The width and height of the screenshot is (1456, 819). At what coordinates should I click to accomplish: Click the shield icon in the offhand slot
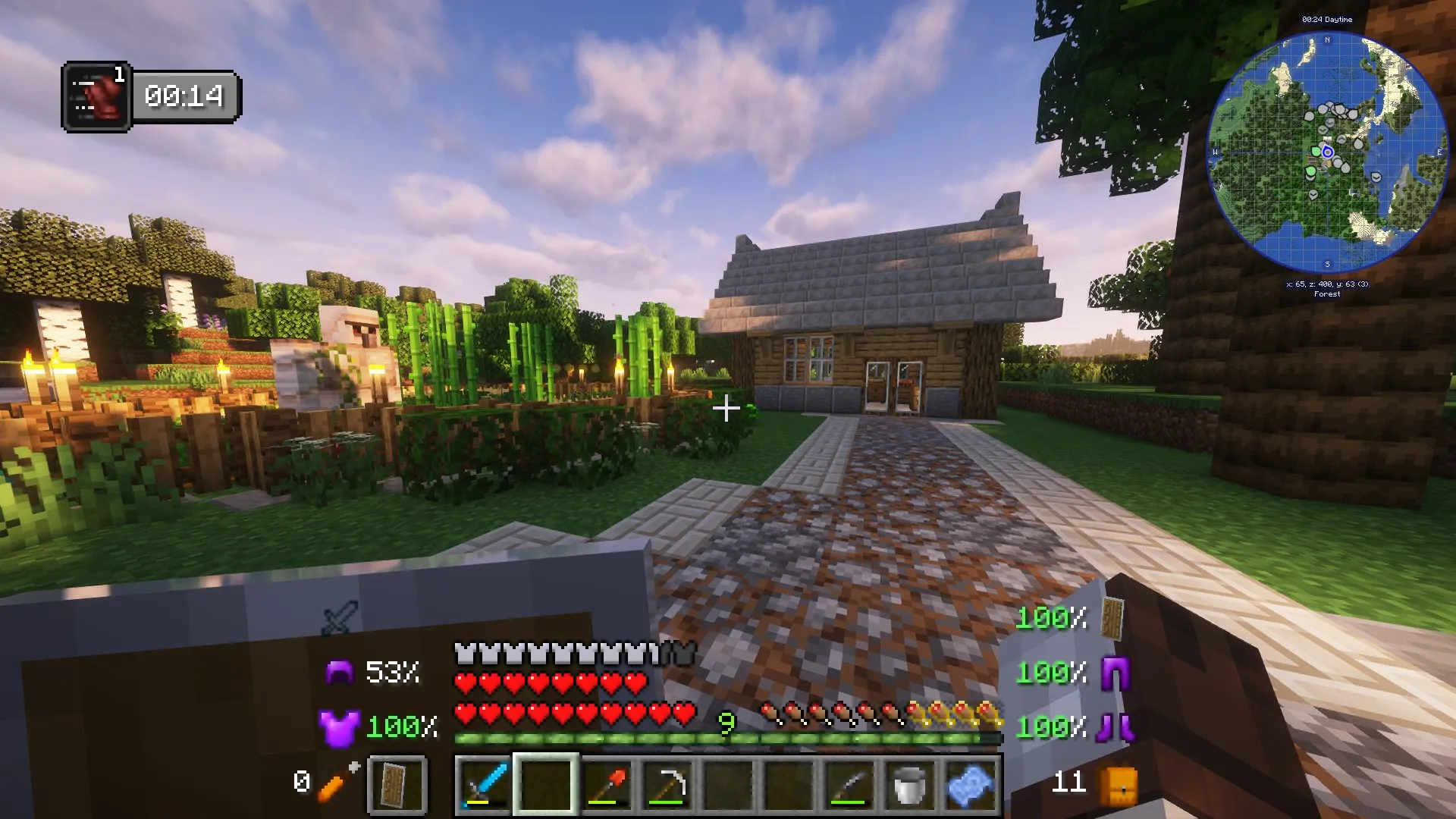397,785
